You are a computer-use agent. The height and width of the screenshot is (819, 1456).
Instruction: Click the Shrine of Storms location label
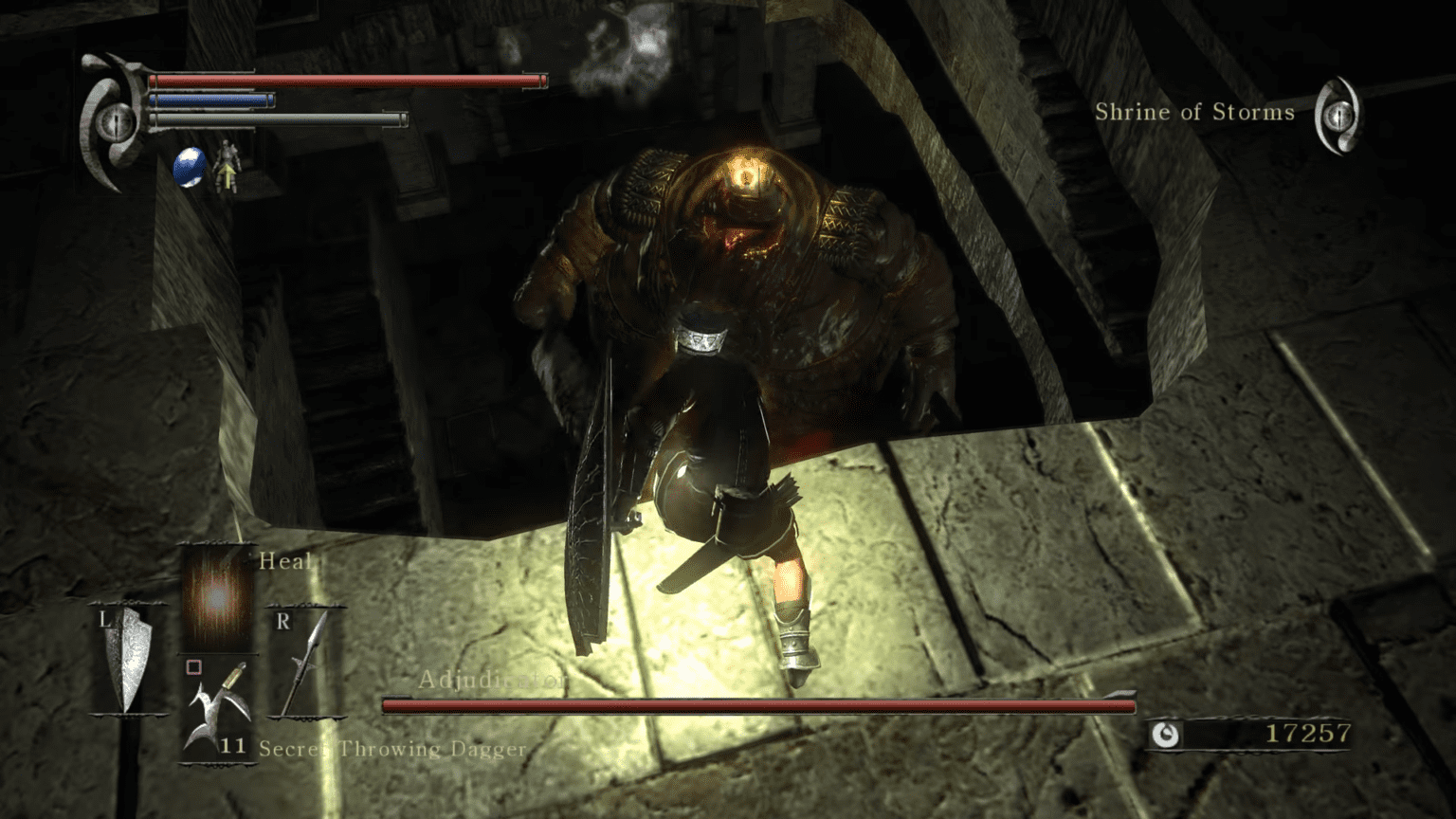pos(1195,112)
